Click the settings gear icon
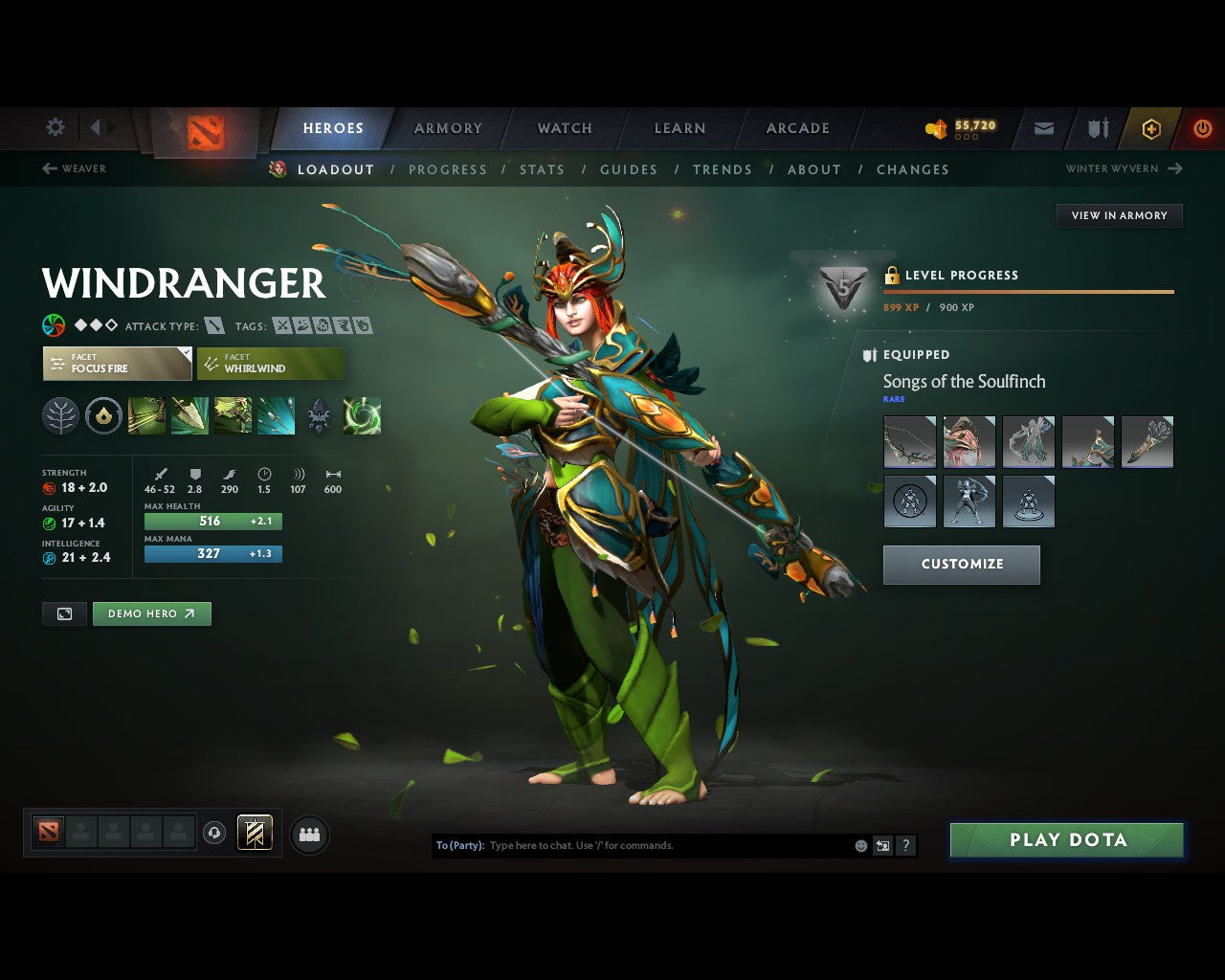Screen dimensions: 1225x980 click(55, 127)
